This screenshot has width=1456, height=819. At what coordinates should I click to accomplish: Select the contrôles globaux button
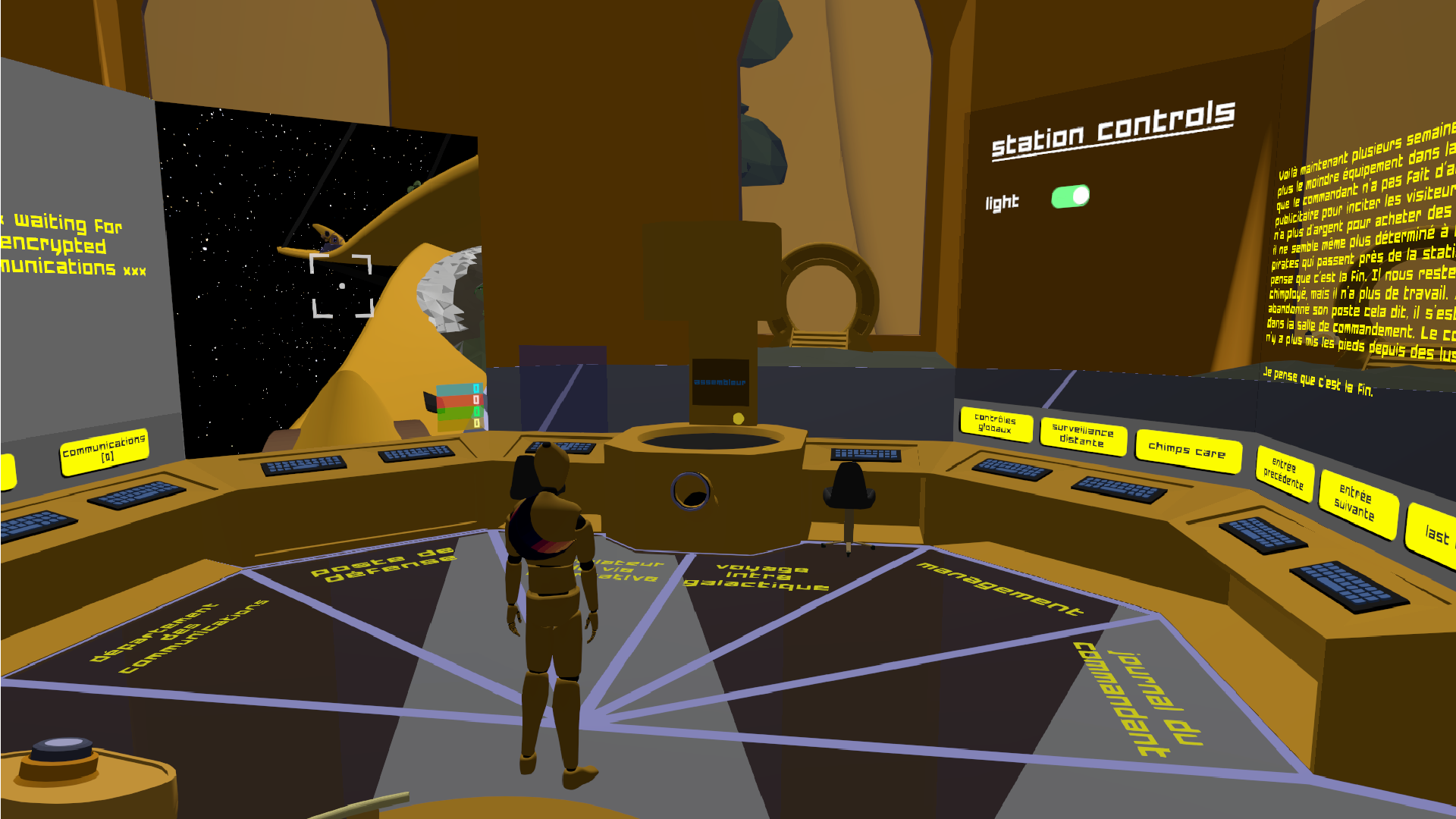click(995, 425)
